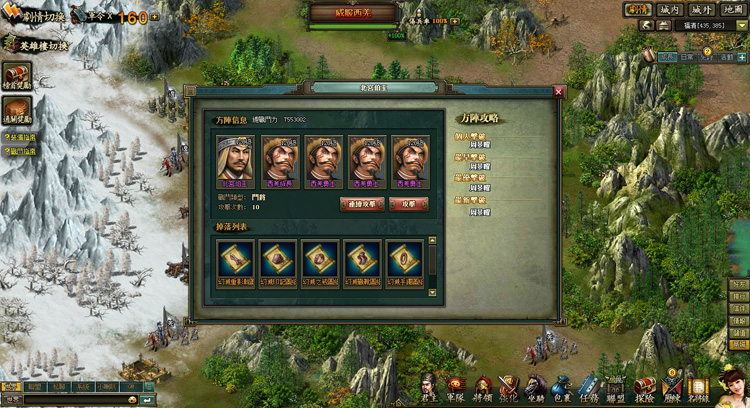Open the 軍隊 army menu
The width and height of the screenshot is (750, 408).
click(456, 387)
